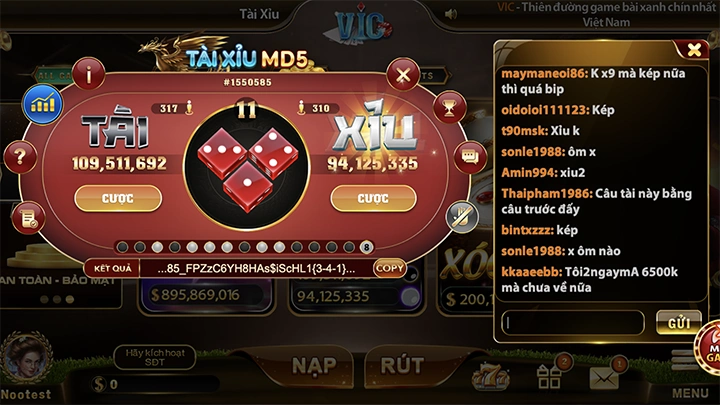Close the Tài Xỉu MD5 panel

pos(403,74)
